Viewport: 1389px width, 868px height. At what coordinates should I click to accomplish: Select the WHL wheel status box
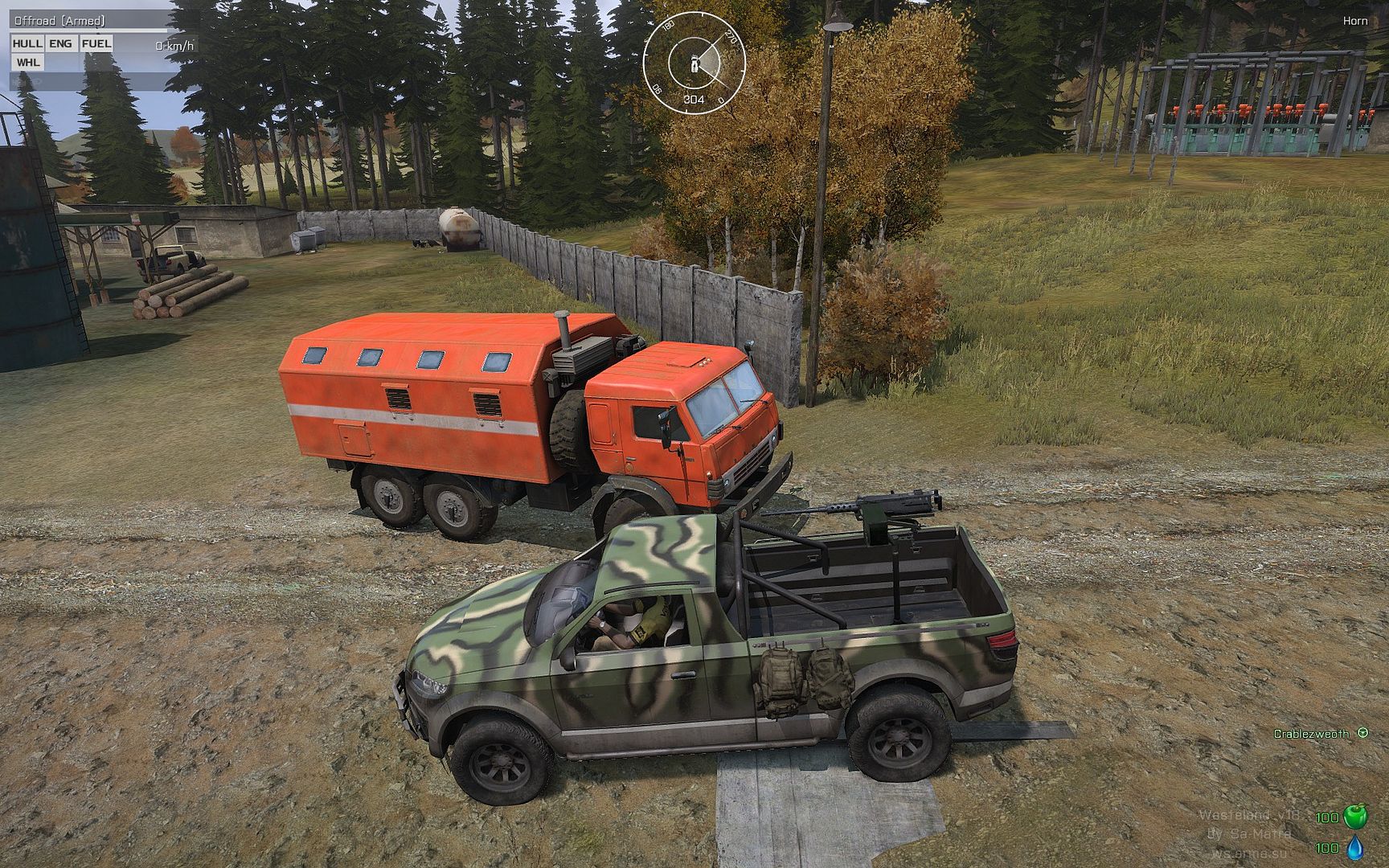point(28,62)
